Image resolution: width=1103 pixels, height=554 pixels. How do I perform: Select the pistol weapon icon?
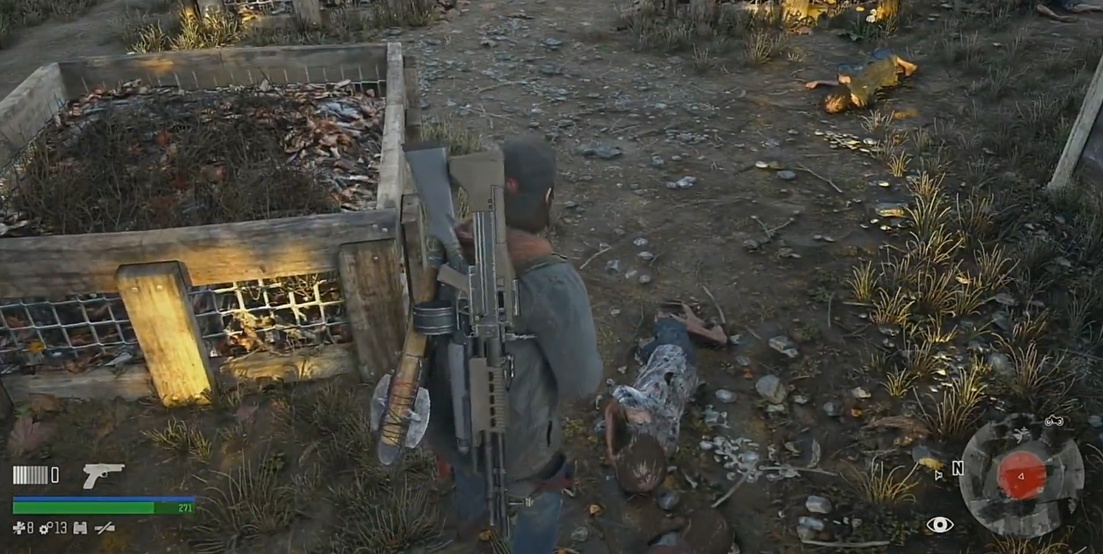tap(102, 475)
